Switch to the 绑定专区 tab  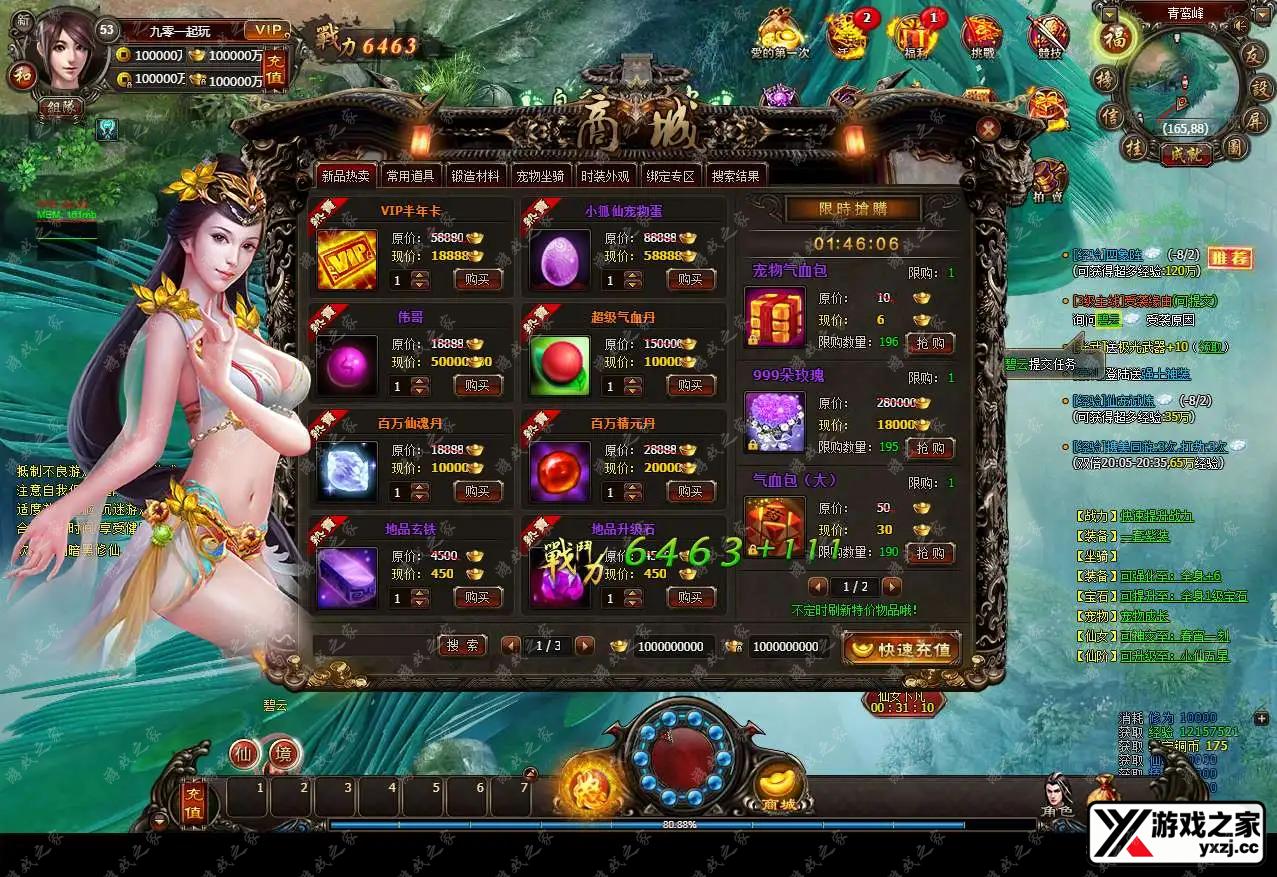click(x=669, y=176)
